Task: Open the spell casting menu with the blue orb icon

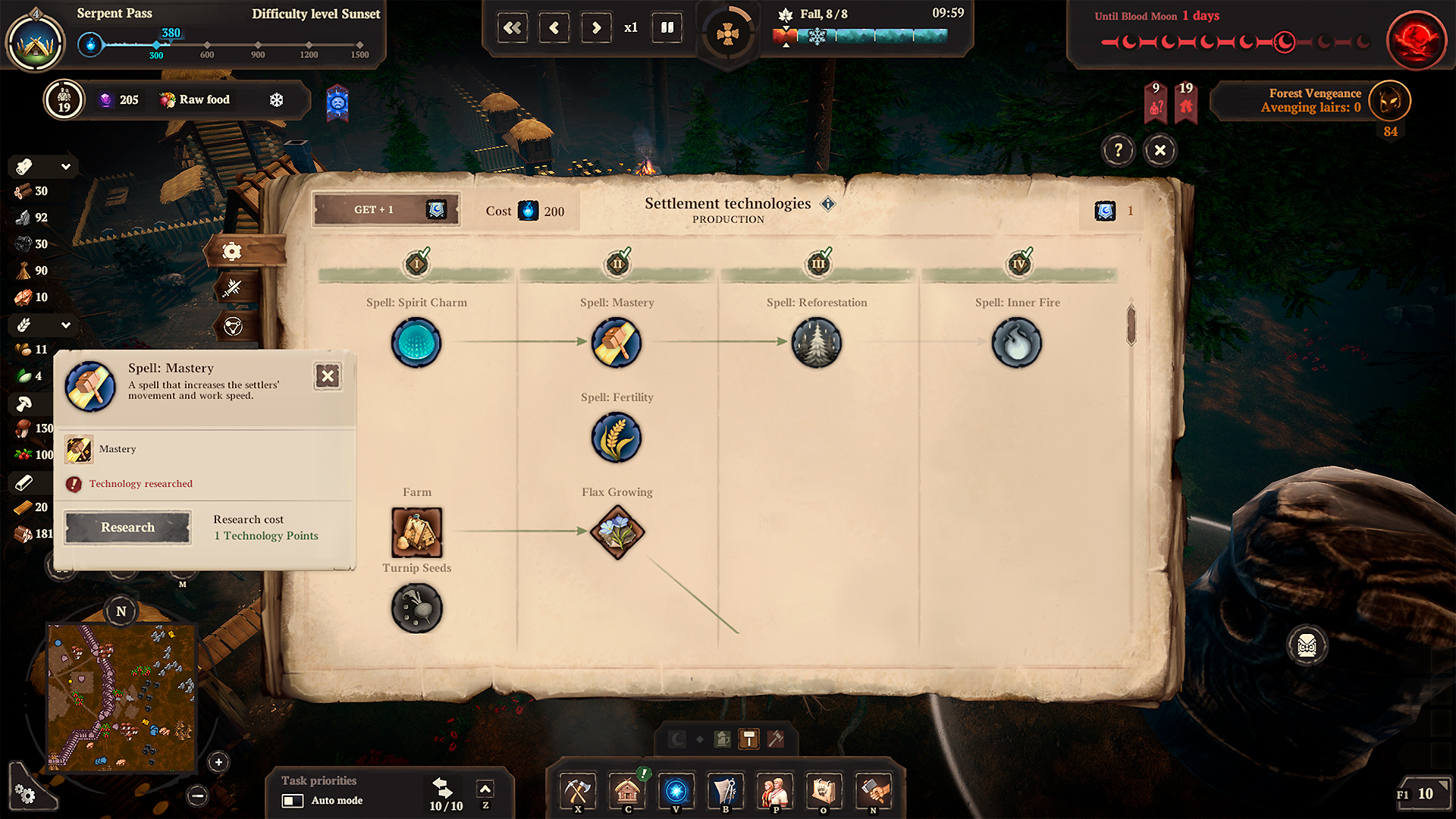Action: click(676, 791)
